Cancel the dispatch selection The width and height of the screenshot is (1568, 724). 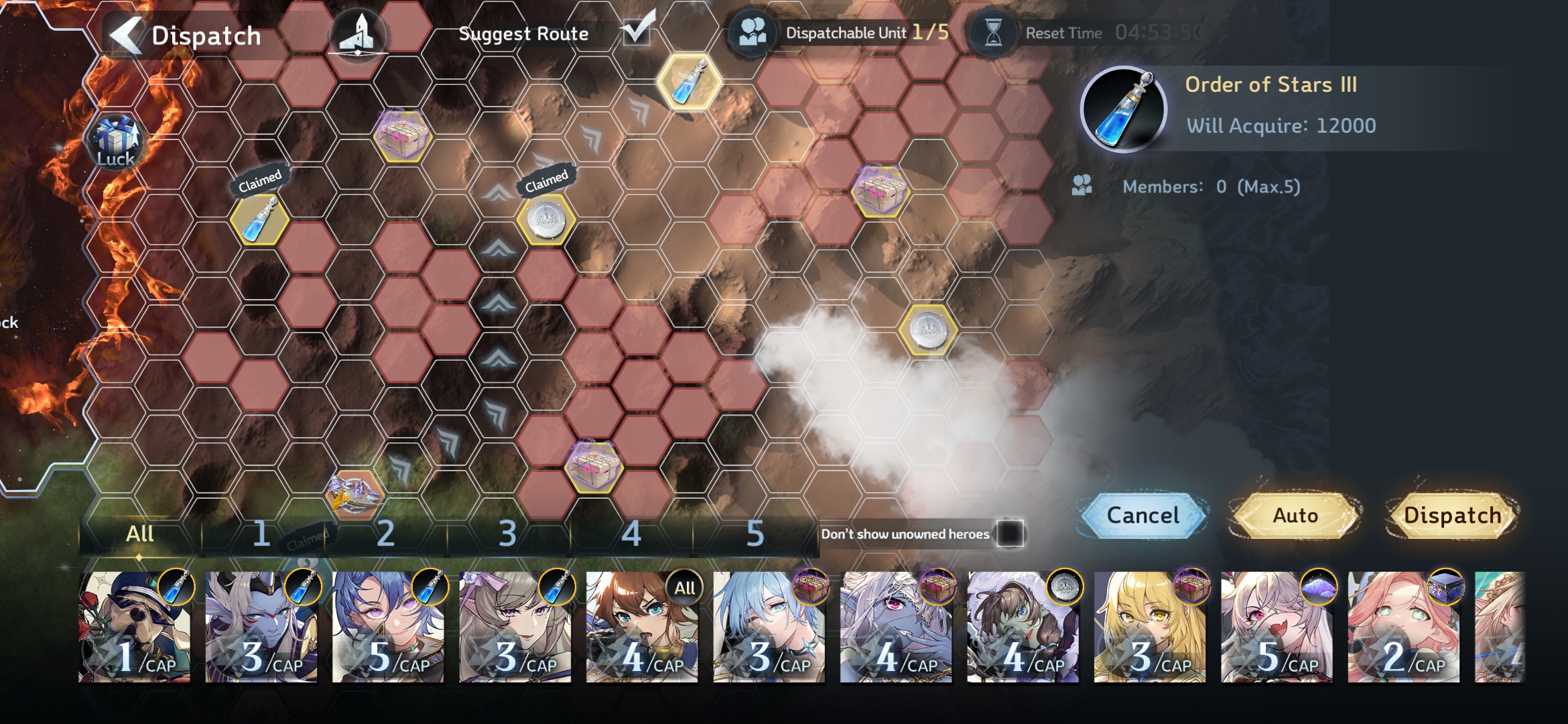pos(1143,516)
